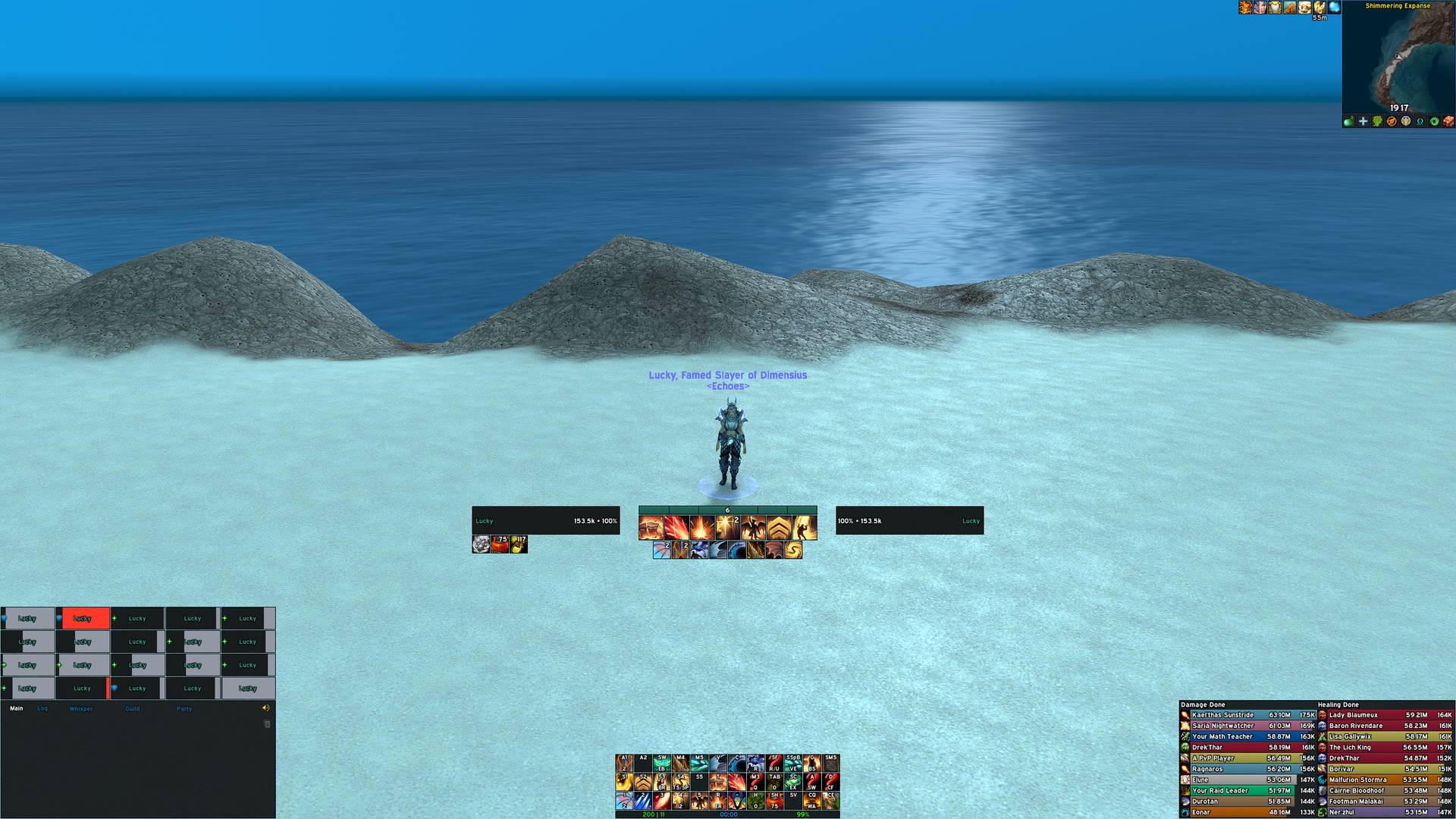Image resolution: width=1456 pixels, height=819 pixels.
Task: Show the Log chat tab
Action: pos(42,709)
